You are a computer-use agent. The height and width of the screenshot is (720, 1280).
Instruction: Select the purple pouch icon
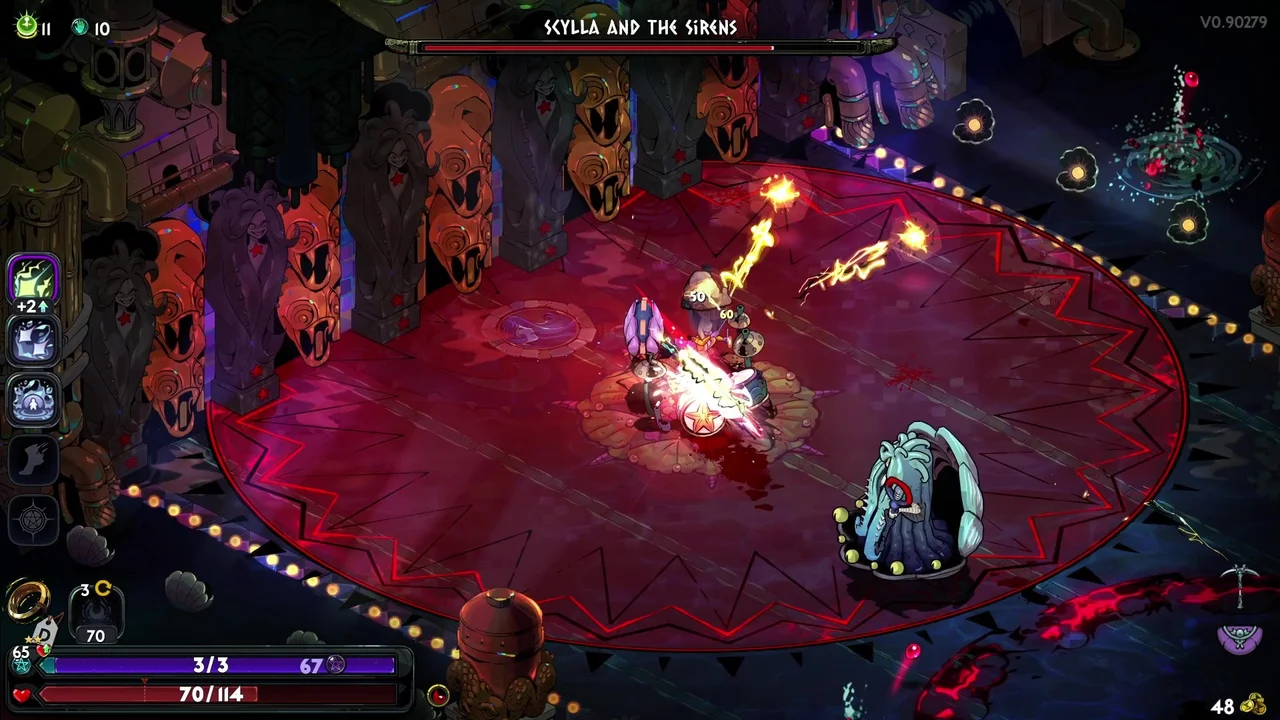click(1238, 637)
